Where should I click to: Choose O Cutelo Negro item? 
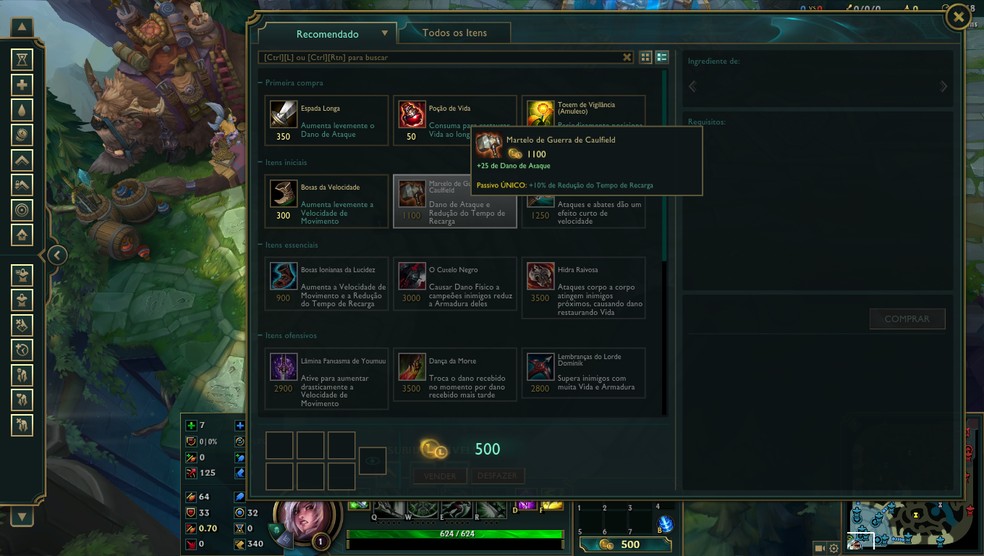click(455, 287)
